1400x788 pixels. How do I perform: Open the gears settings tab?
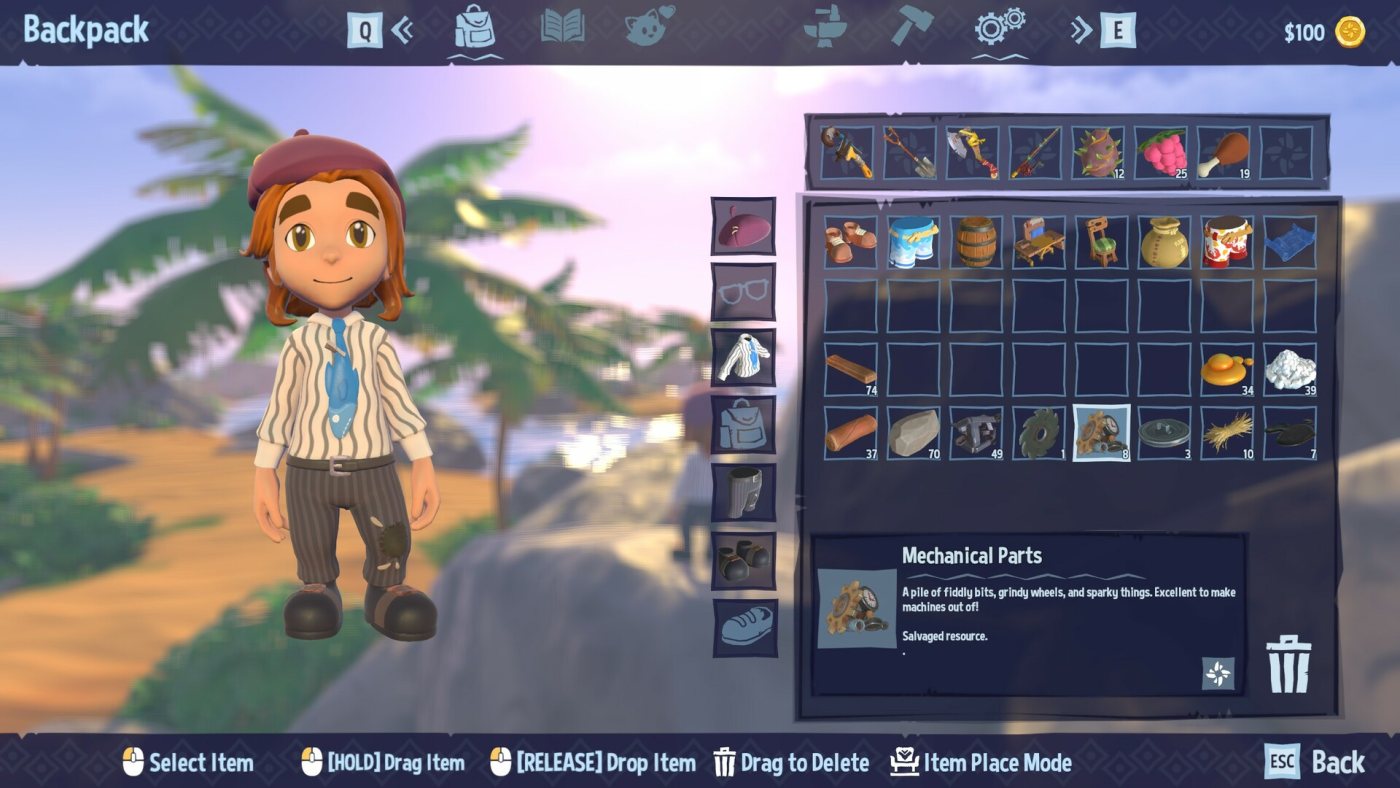coord(999,27)
